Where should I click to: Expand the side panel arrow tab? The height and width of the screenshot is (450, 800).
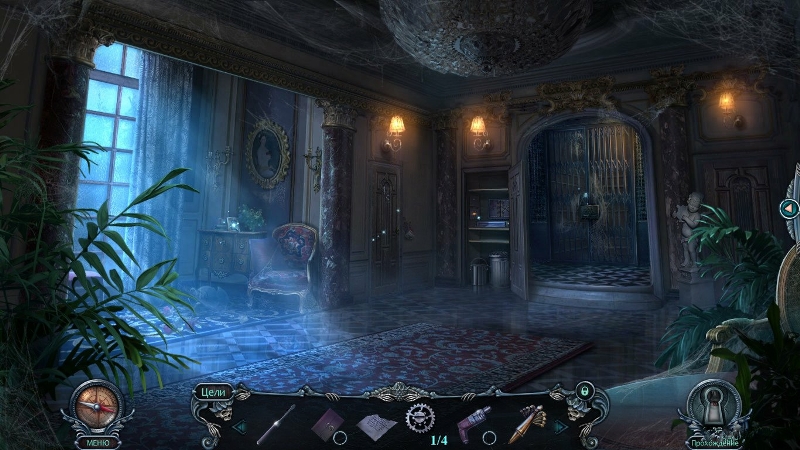click(789, 208)
